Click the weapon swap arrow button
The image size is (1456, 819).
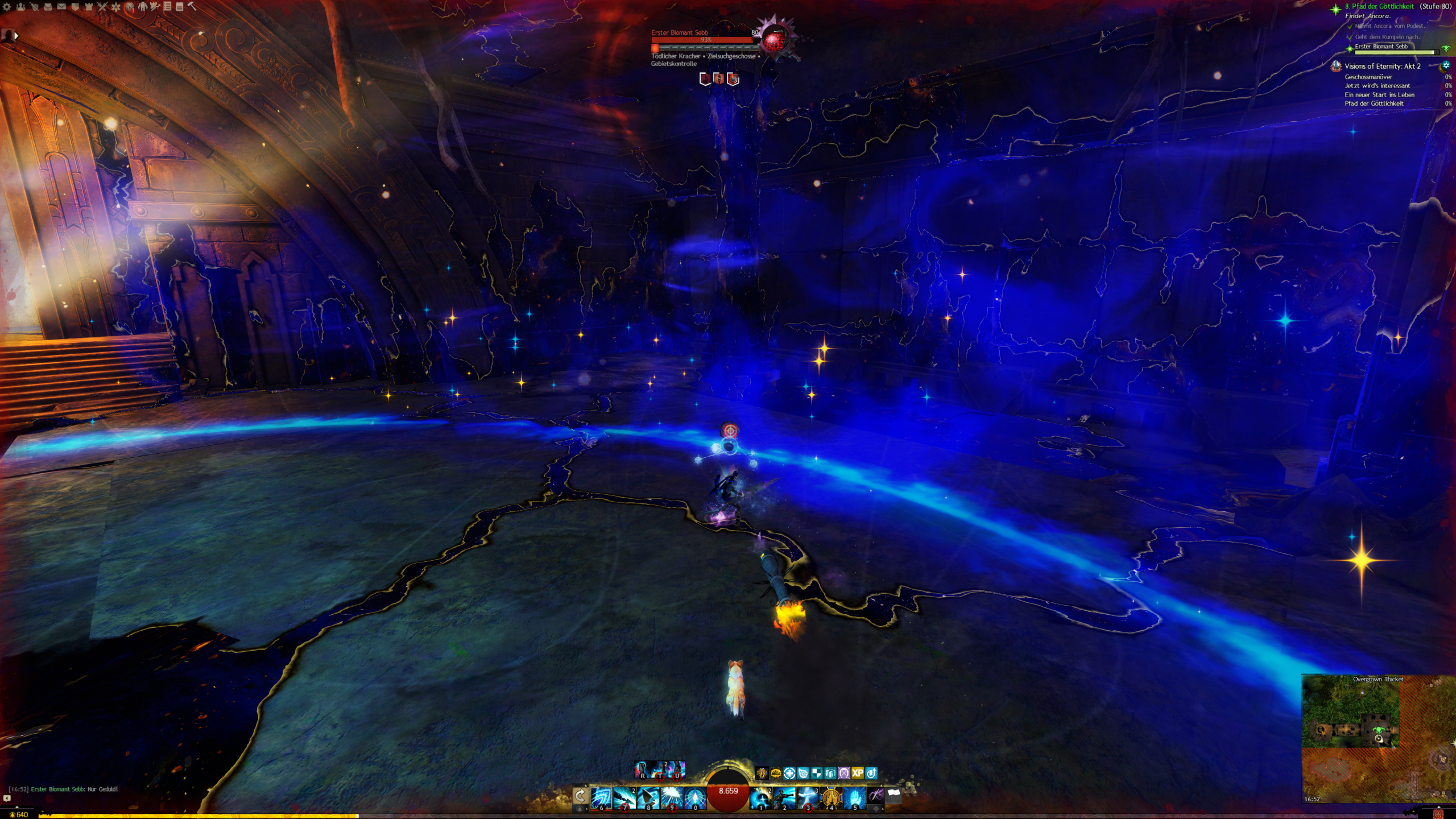[580, 796]
